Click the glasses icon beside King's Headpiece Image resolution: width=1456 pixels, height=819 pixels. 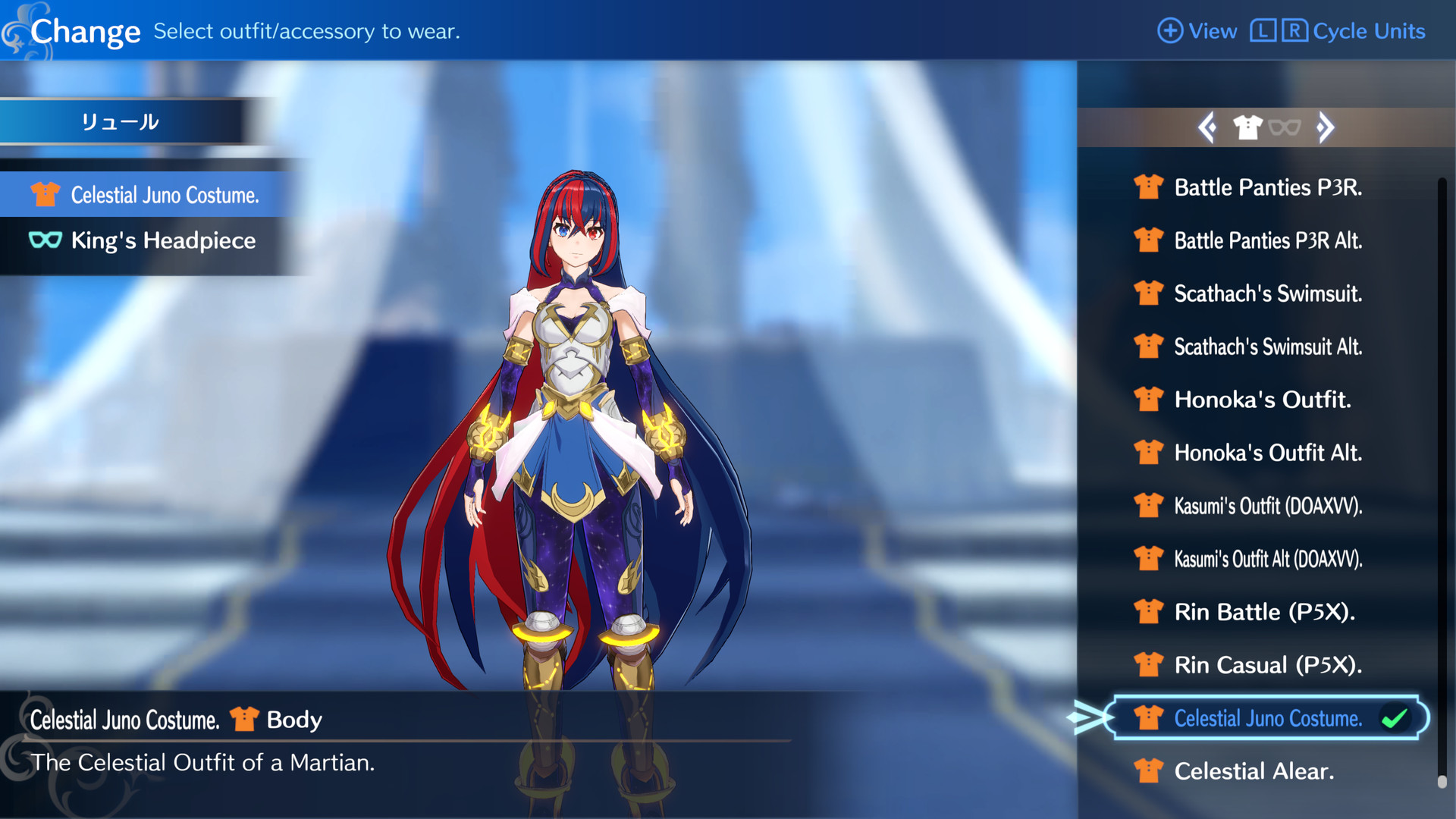click(45, 240)
